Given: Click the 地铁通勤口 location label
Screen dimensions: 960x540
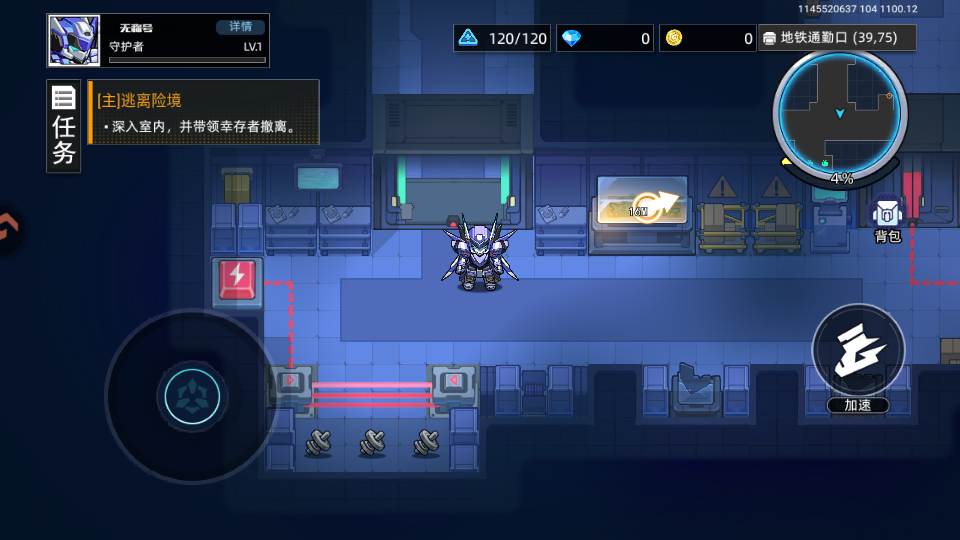Looking at the screenshot, I should click(837, 38).
